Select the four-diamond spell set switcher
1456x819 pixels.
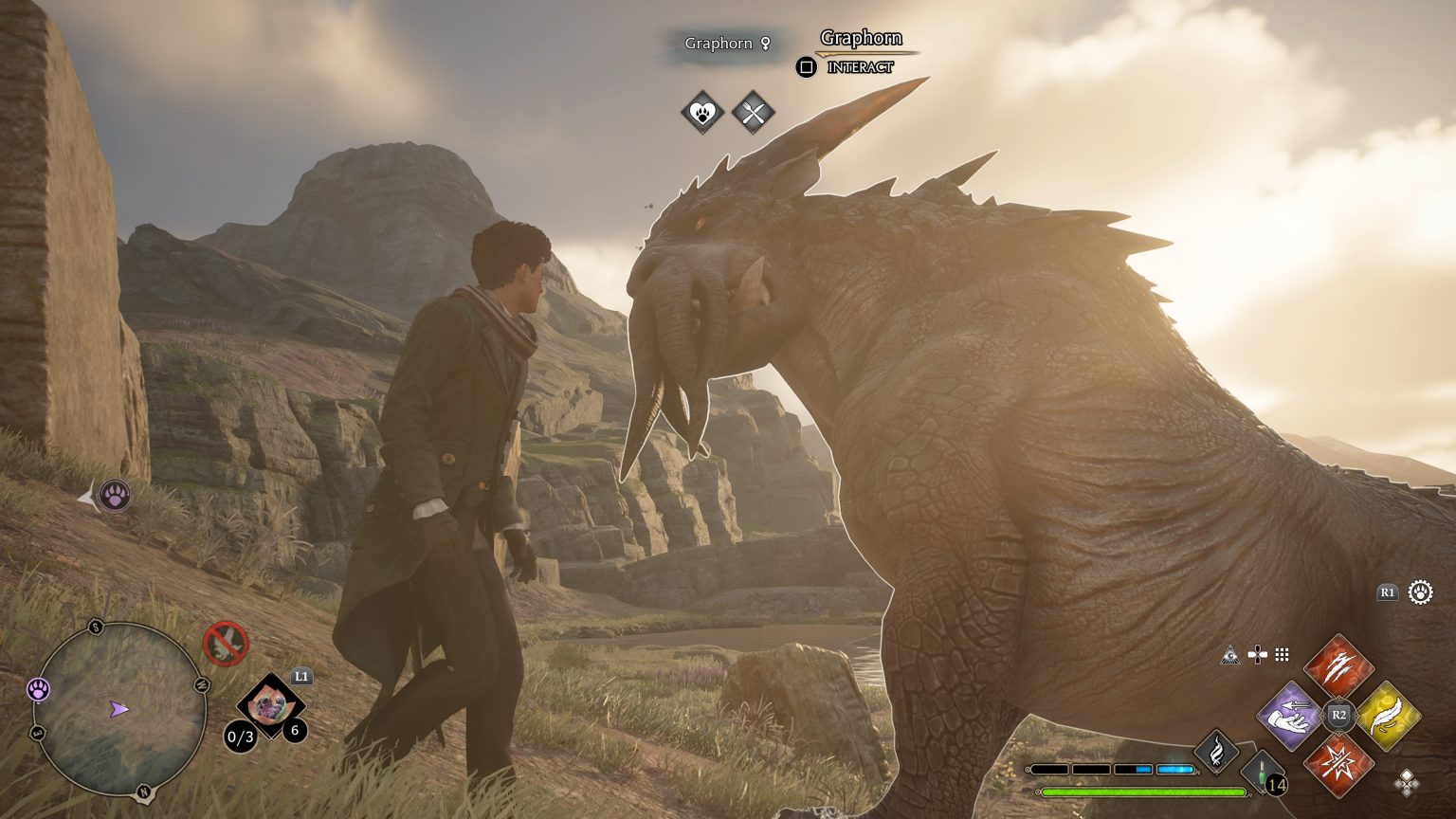coord(1407,782)
